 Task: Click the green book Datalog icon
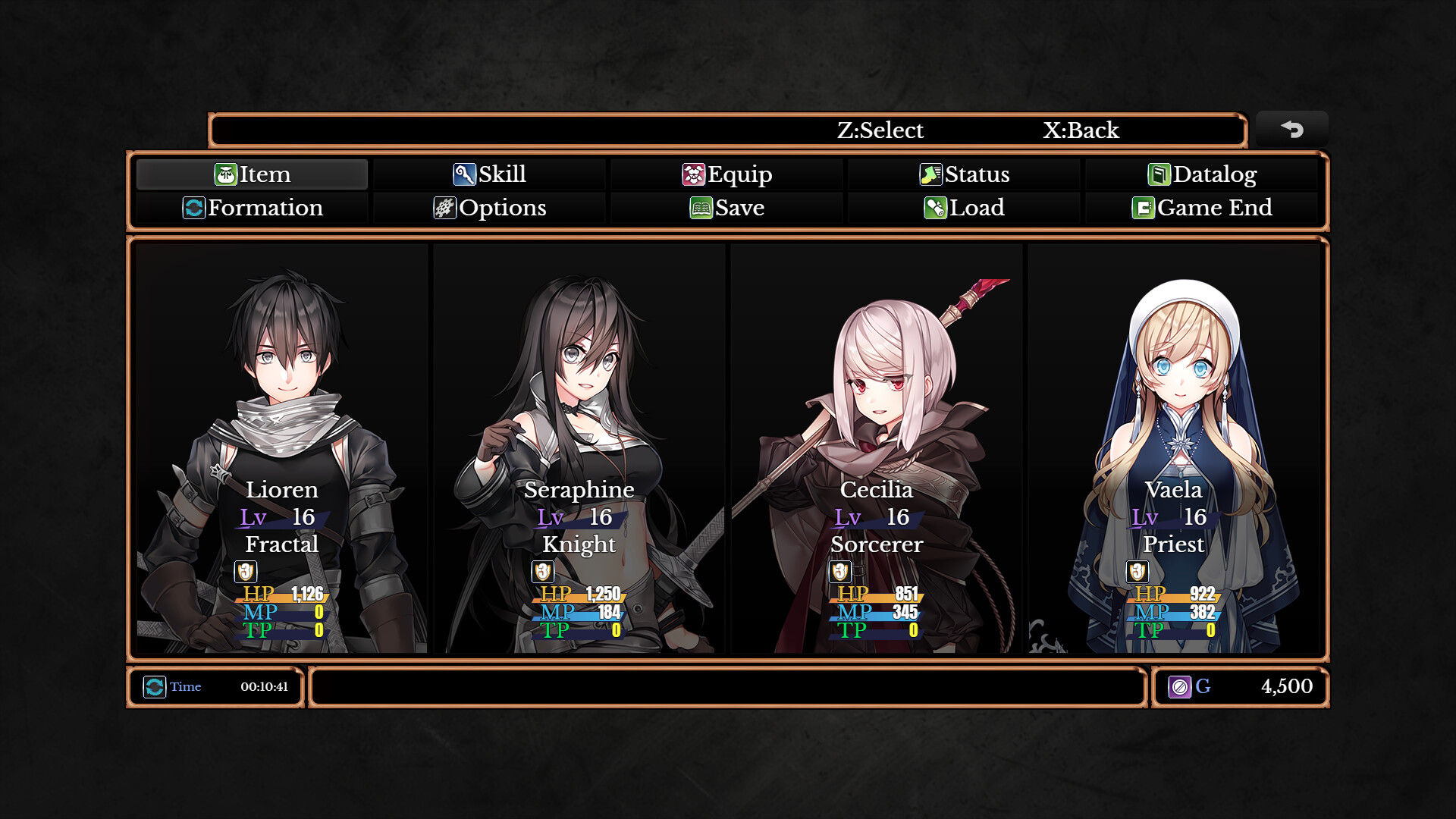tap(1160, 174)
